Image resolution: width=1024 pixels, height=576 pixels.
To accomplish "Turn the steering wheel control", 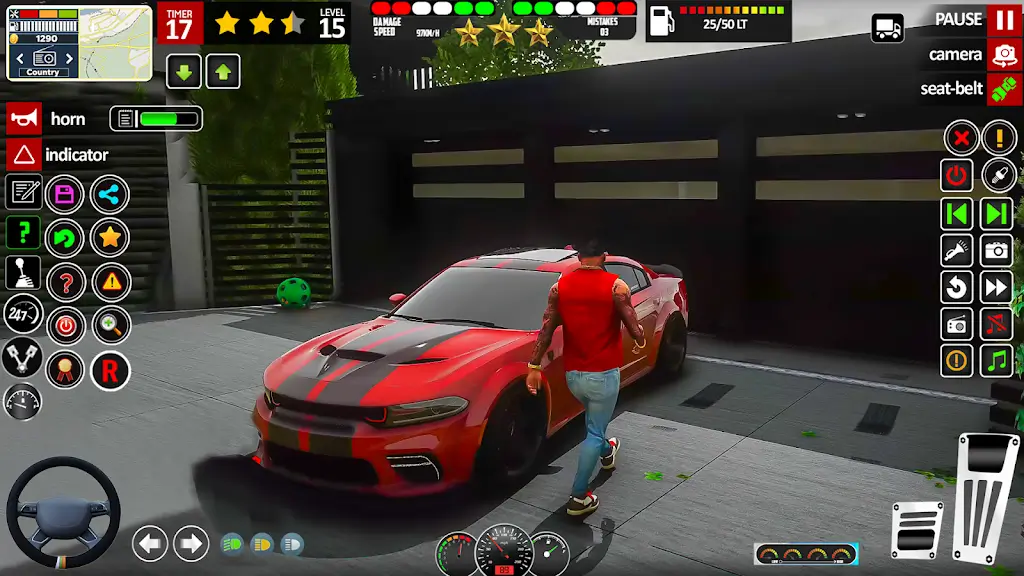I will click(x=63, y=513).
